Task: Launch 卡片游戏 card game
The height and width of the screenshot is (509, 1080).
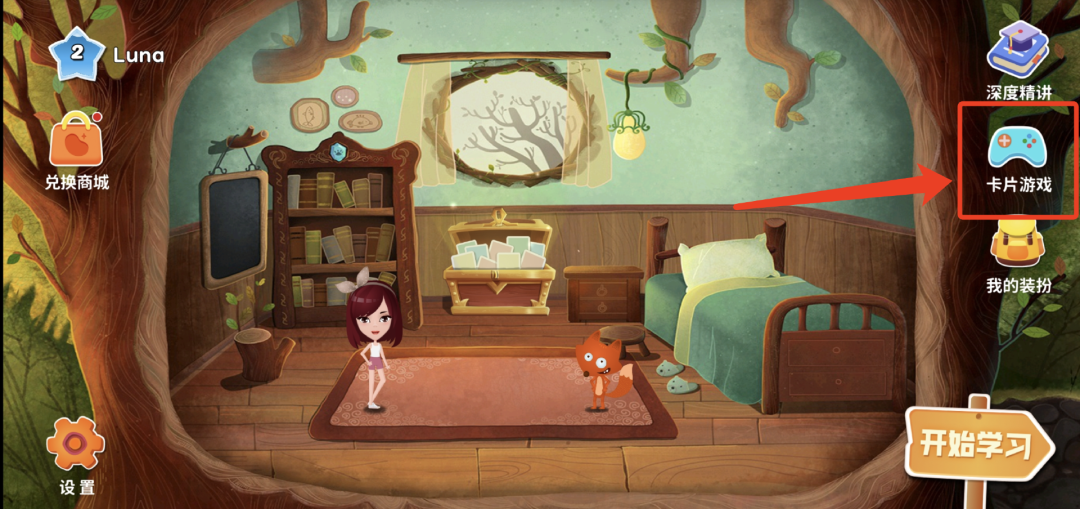Action: coord(1017,148)
